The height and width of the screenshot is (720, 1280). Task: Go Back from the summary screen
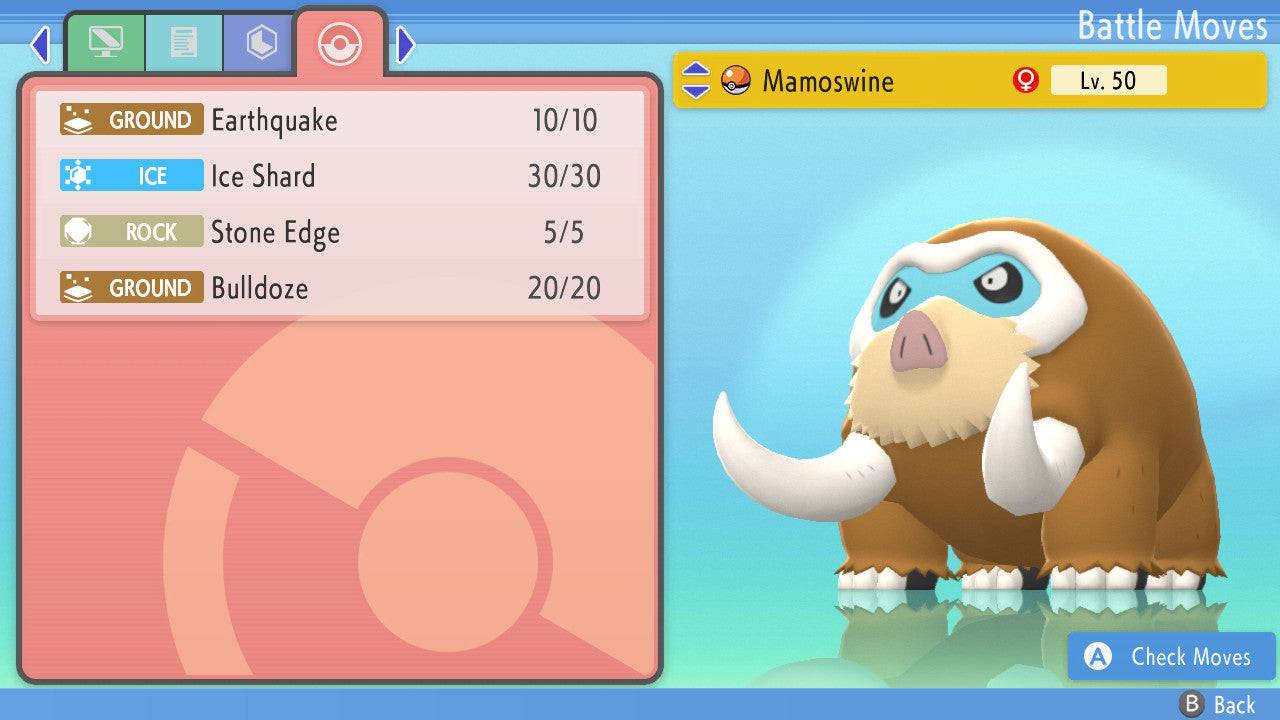(1218, 705)
